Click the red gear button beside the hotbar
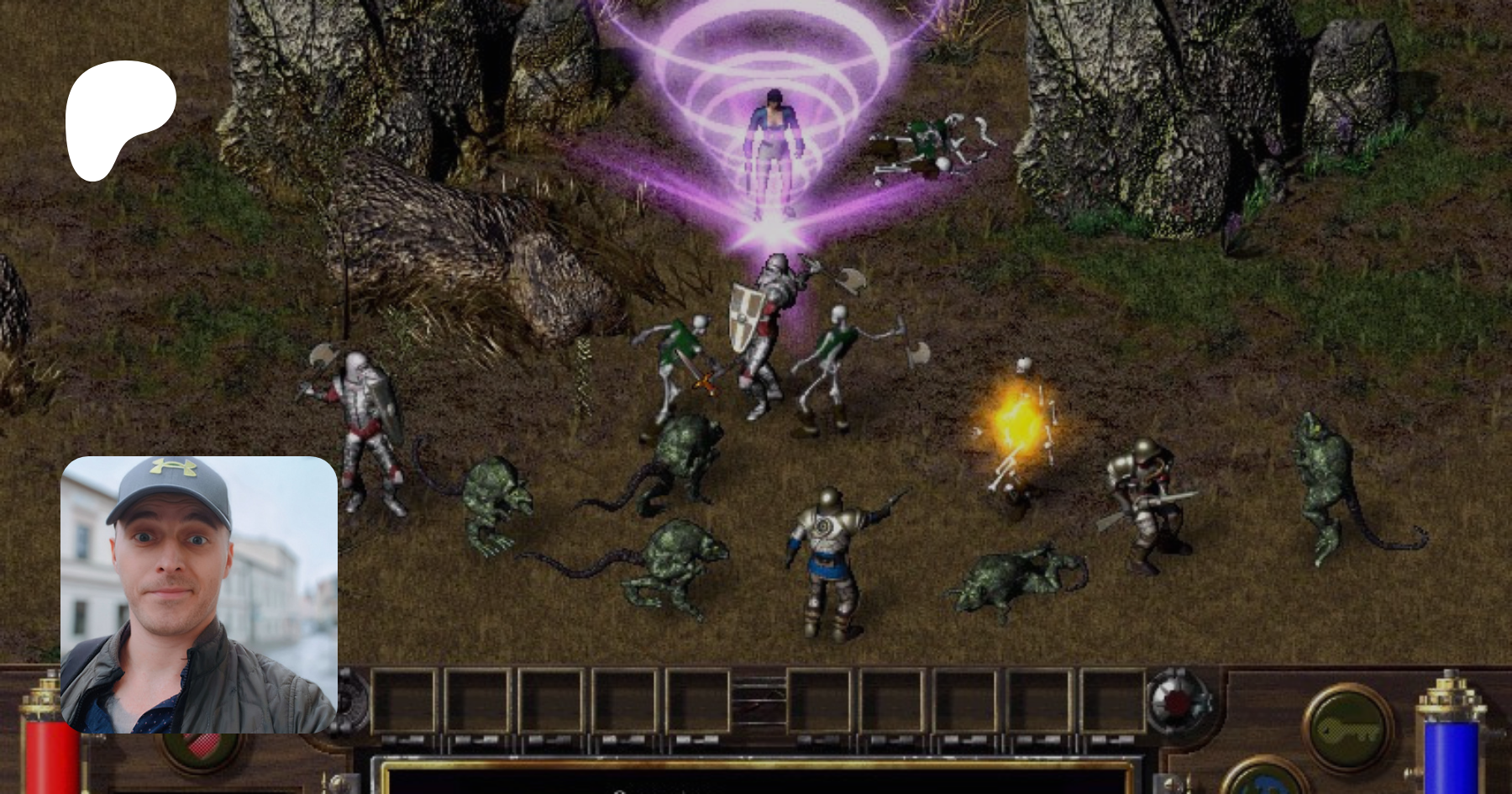 point(1176,702)
